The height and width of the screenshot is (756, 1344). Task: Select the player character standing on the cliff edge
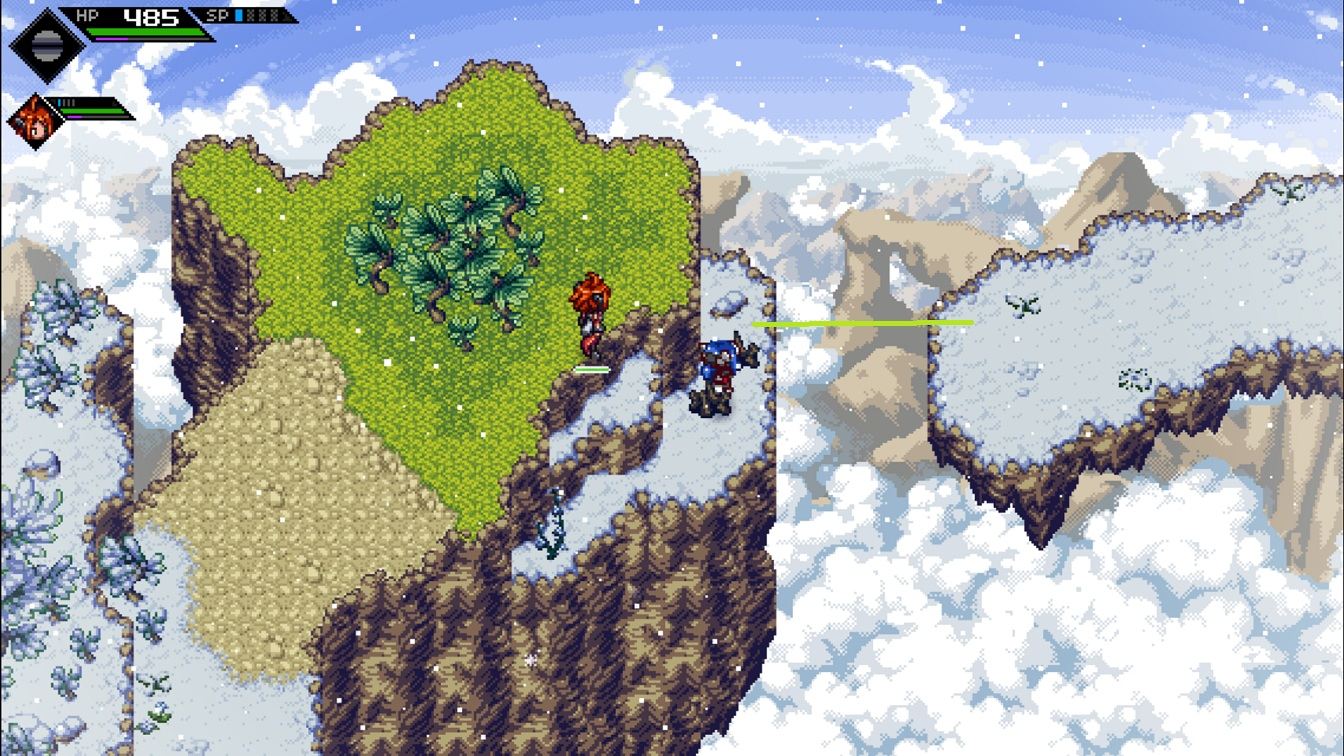(x=590, y=315)
